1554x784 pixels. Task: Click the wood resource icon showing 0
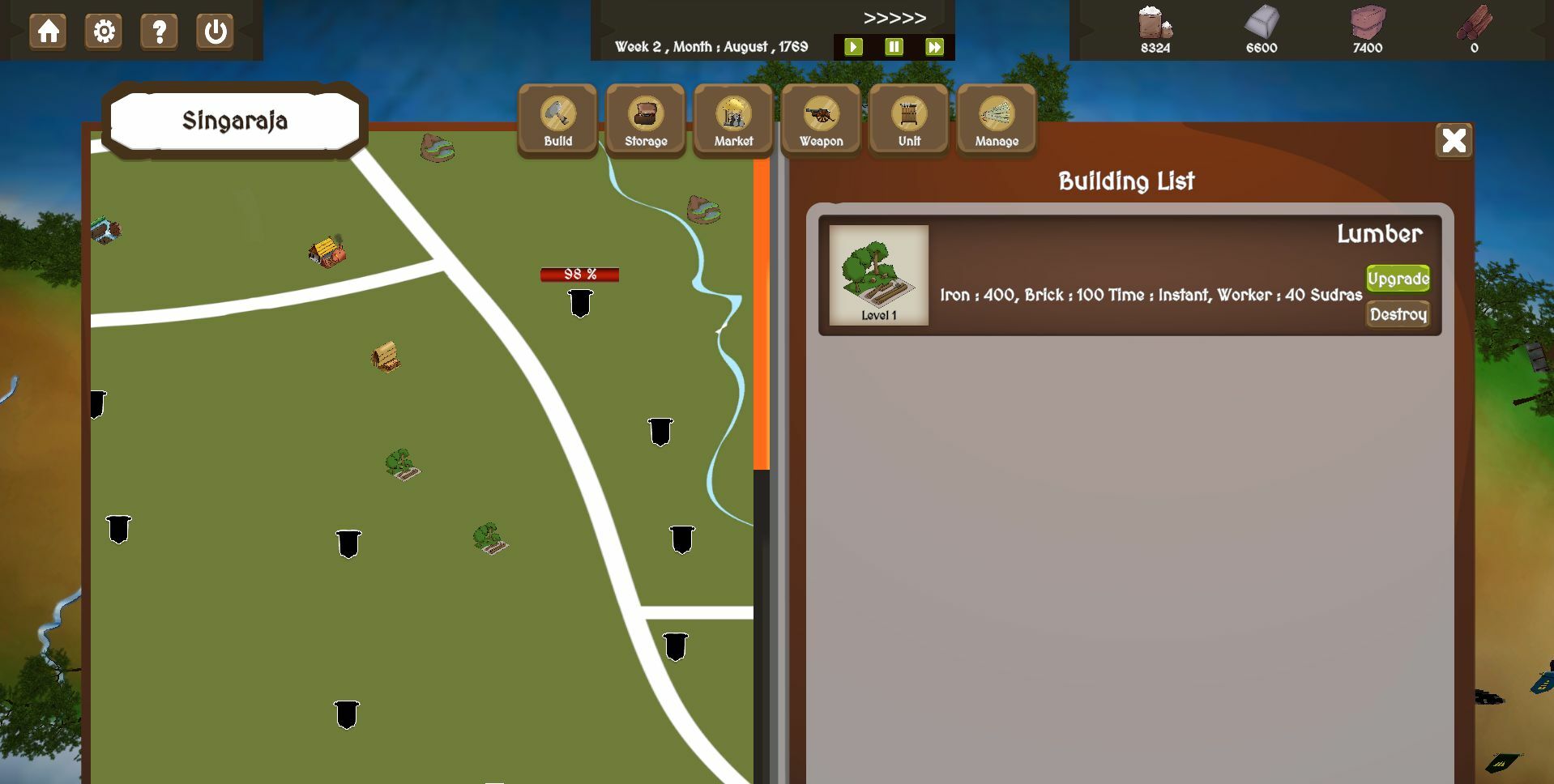click(x=1475, y=28)
